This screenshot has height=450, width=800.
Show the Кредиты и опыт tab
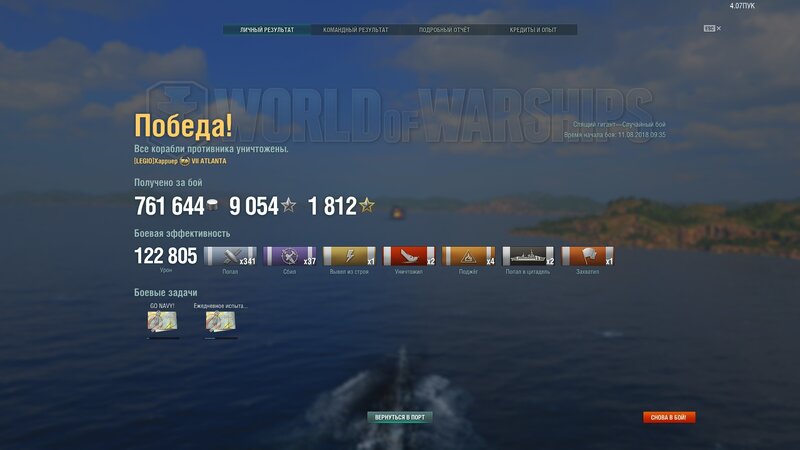tap(533, 30)
